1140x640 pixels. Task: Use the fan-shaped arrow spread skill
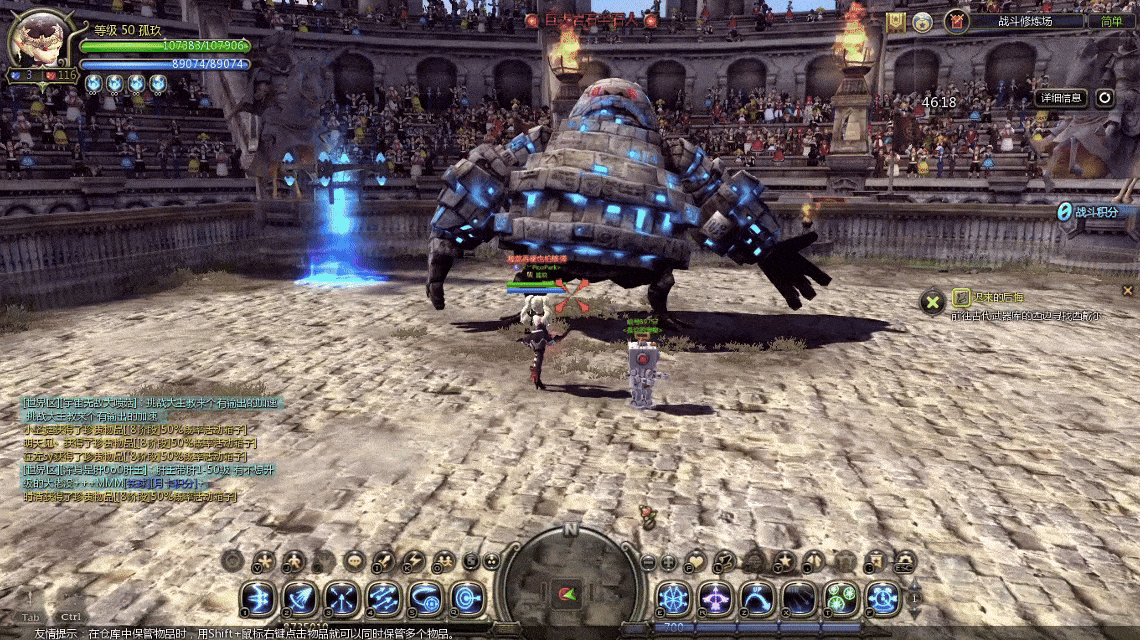click(x=300, y=599)
